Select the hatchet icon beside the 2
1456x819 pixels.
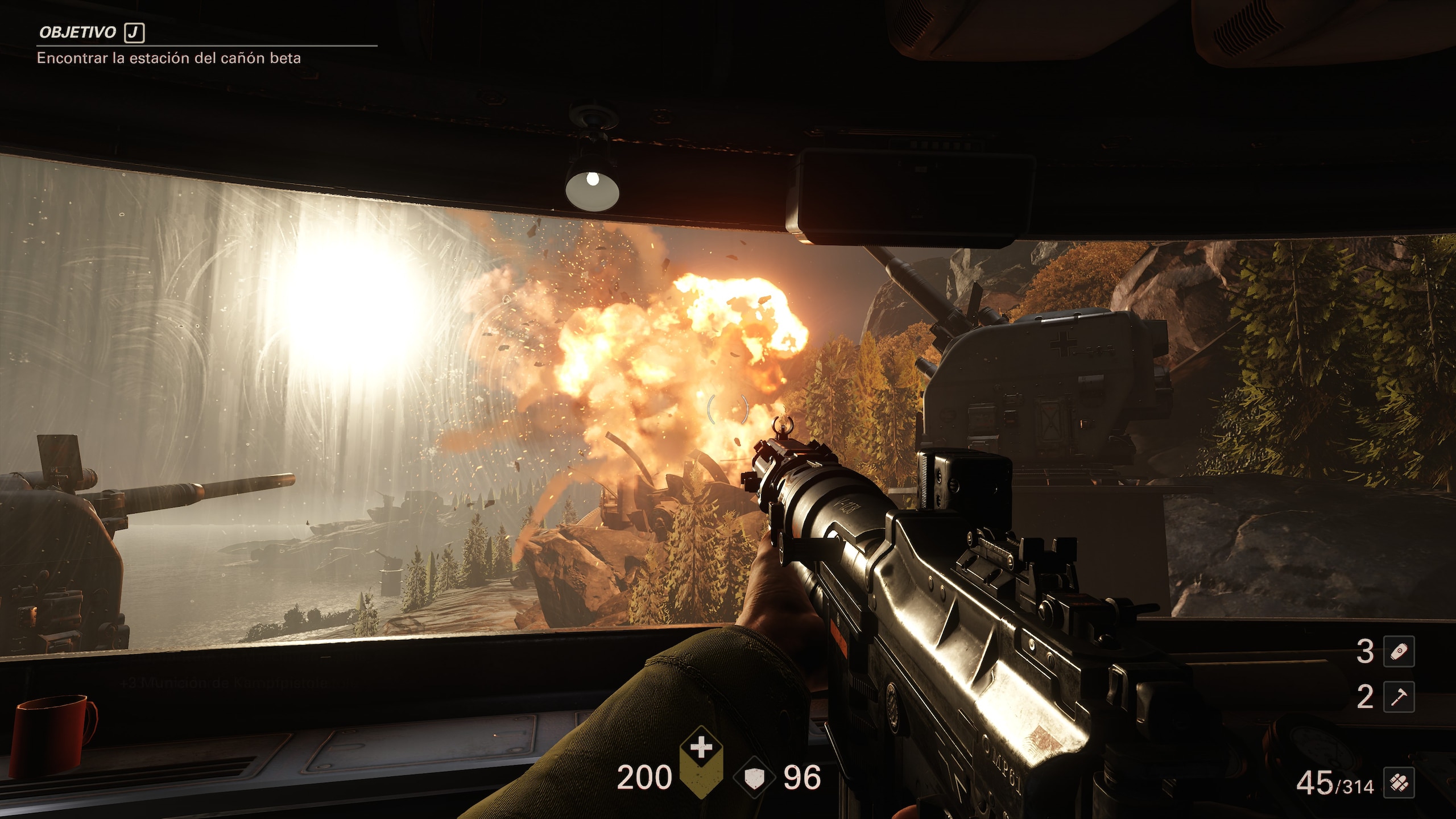(1399, 697)
